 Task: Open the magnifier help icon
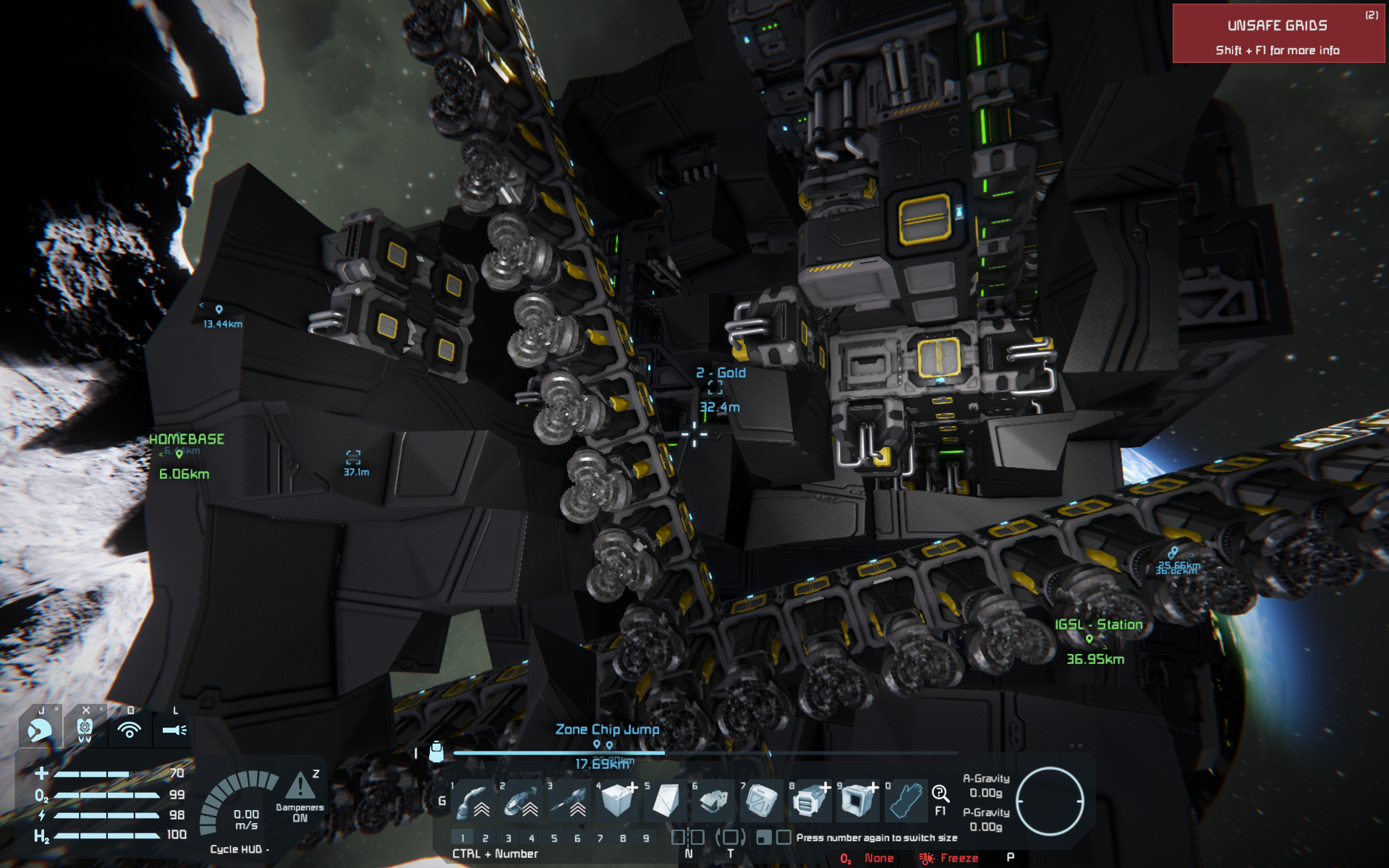(x=940, y=793)
